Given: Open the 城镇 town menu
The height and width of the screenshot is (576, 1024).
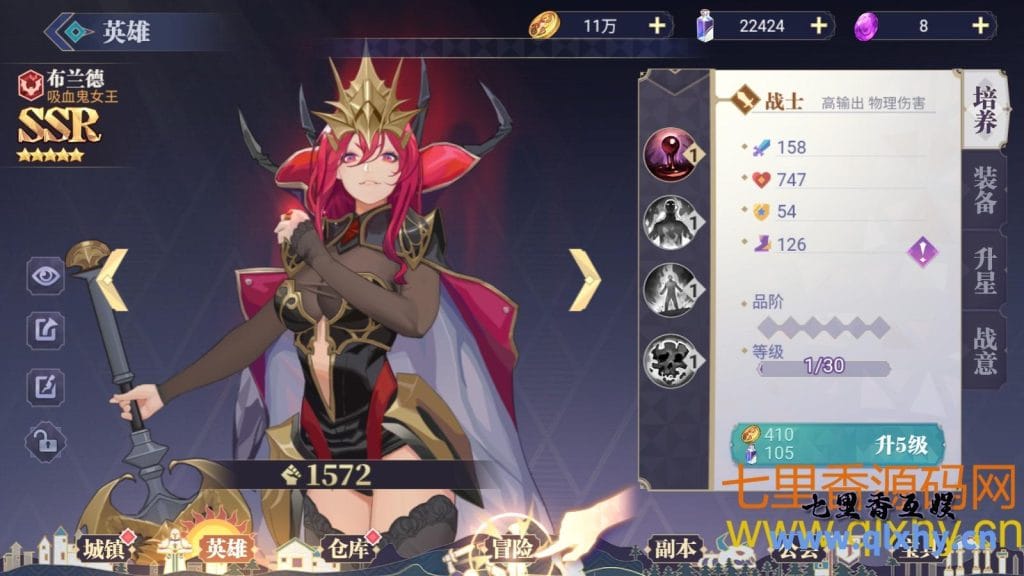Looking at the screenshot, I should click(104, 548).
